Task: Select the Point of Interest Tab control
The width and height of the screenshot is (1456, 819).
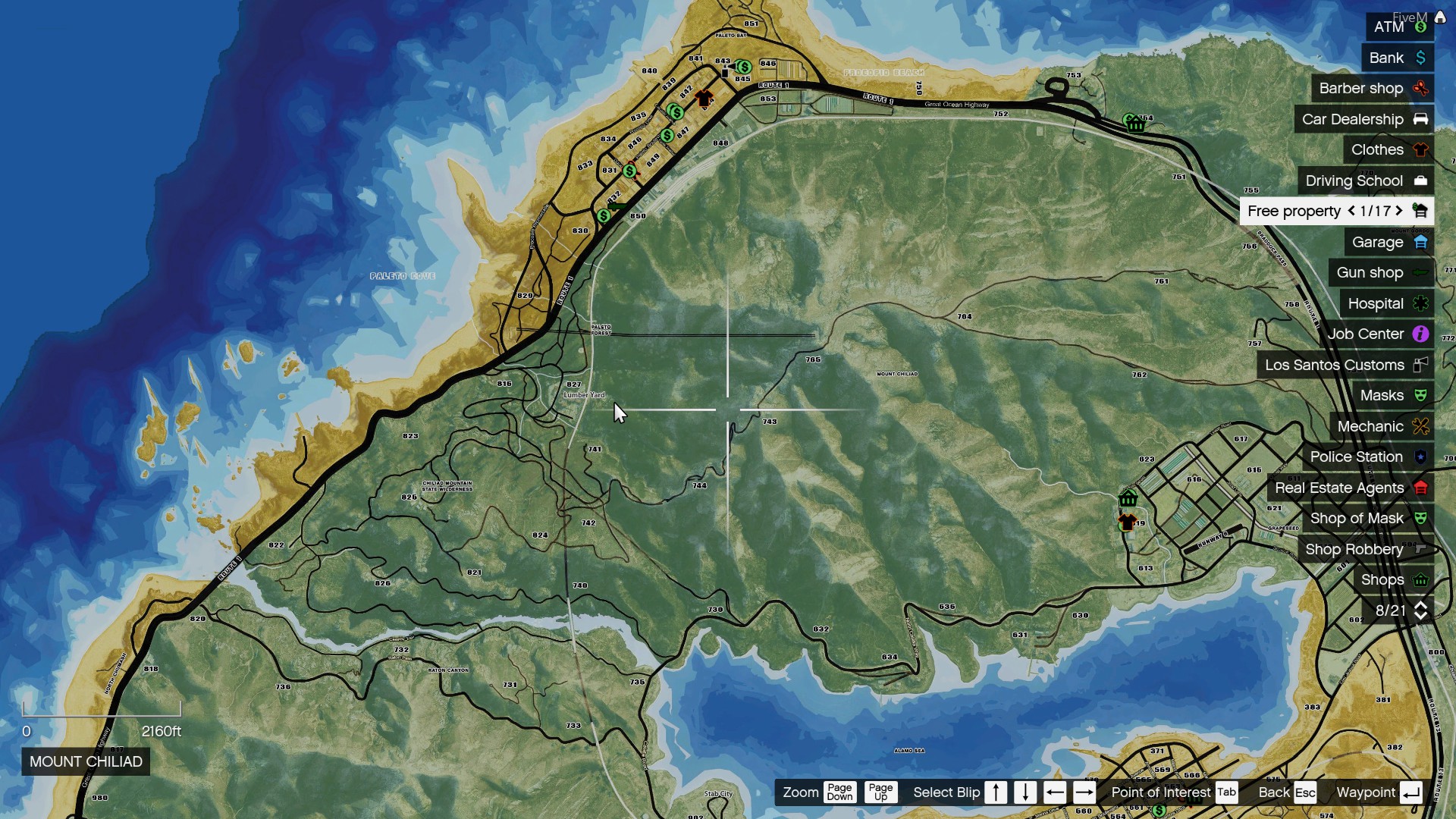Action: coord(1226,792)
